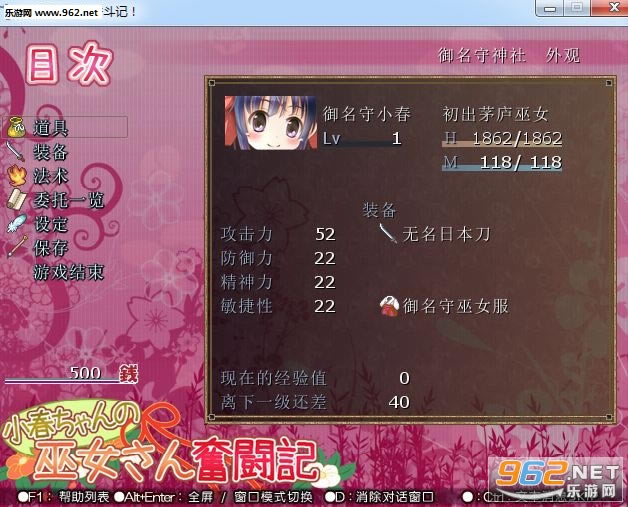Choose 保存 to save the game
Viewport: 628px width, 507px height.
pyautogui.click(x=51, y=248)
